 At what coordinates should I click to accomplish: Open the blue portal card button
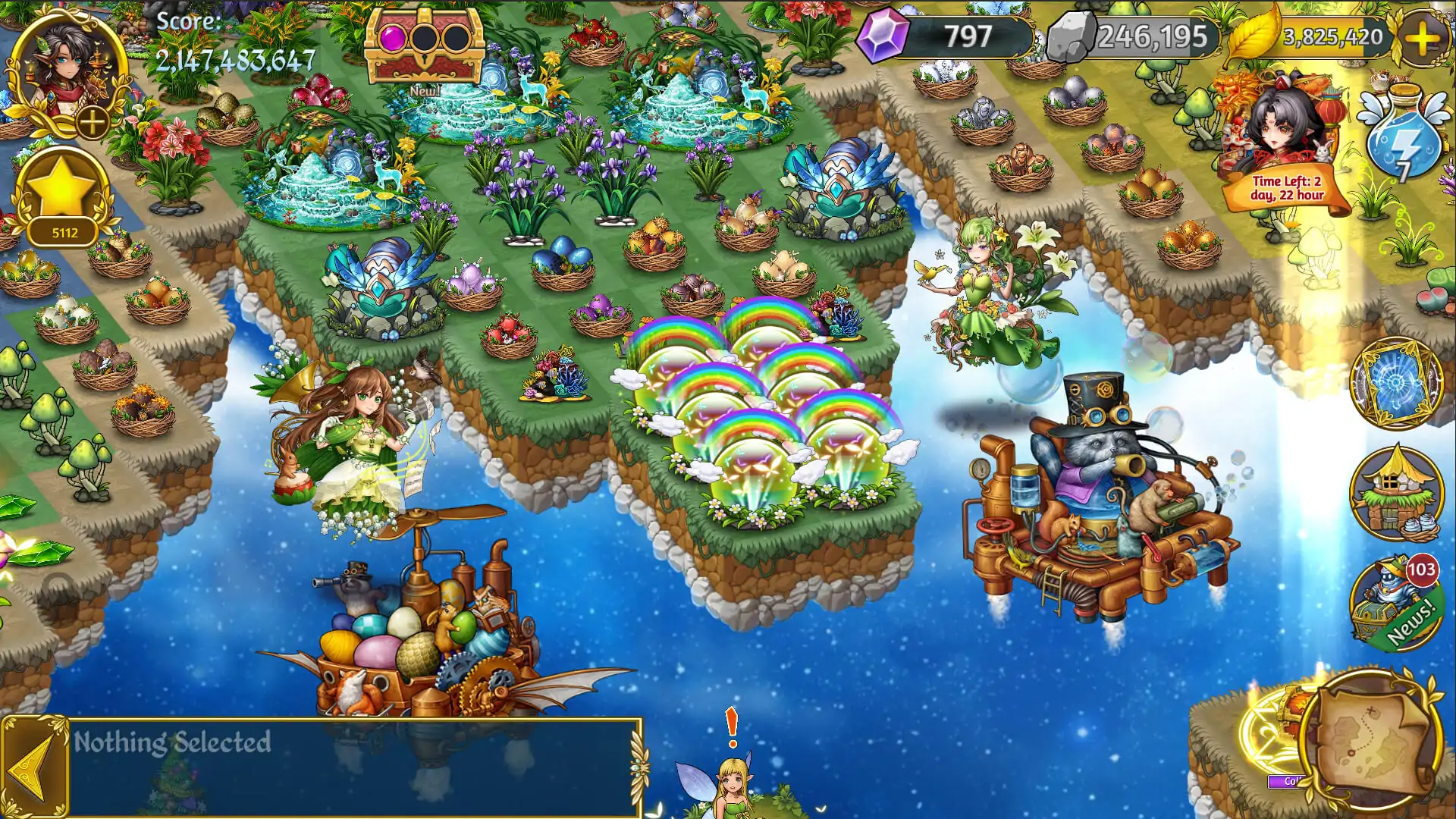1397,383
